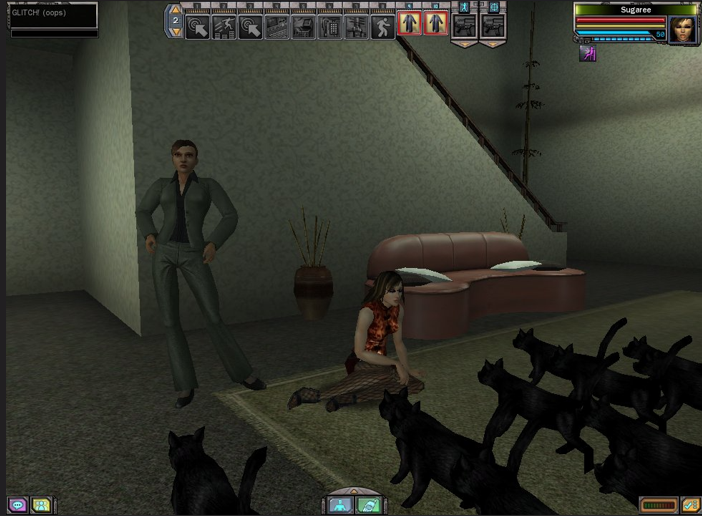Open the map icon beside the chat button

point(42,505)
